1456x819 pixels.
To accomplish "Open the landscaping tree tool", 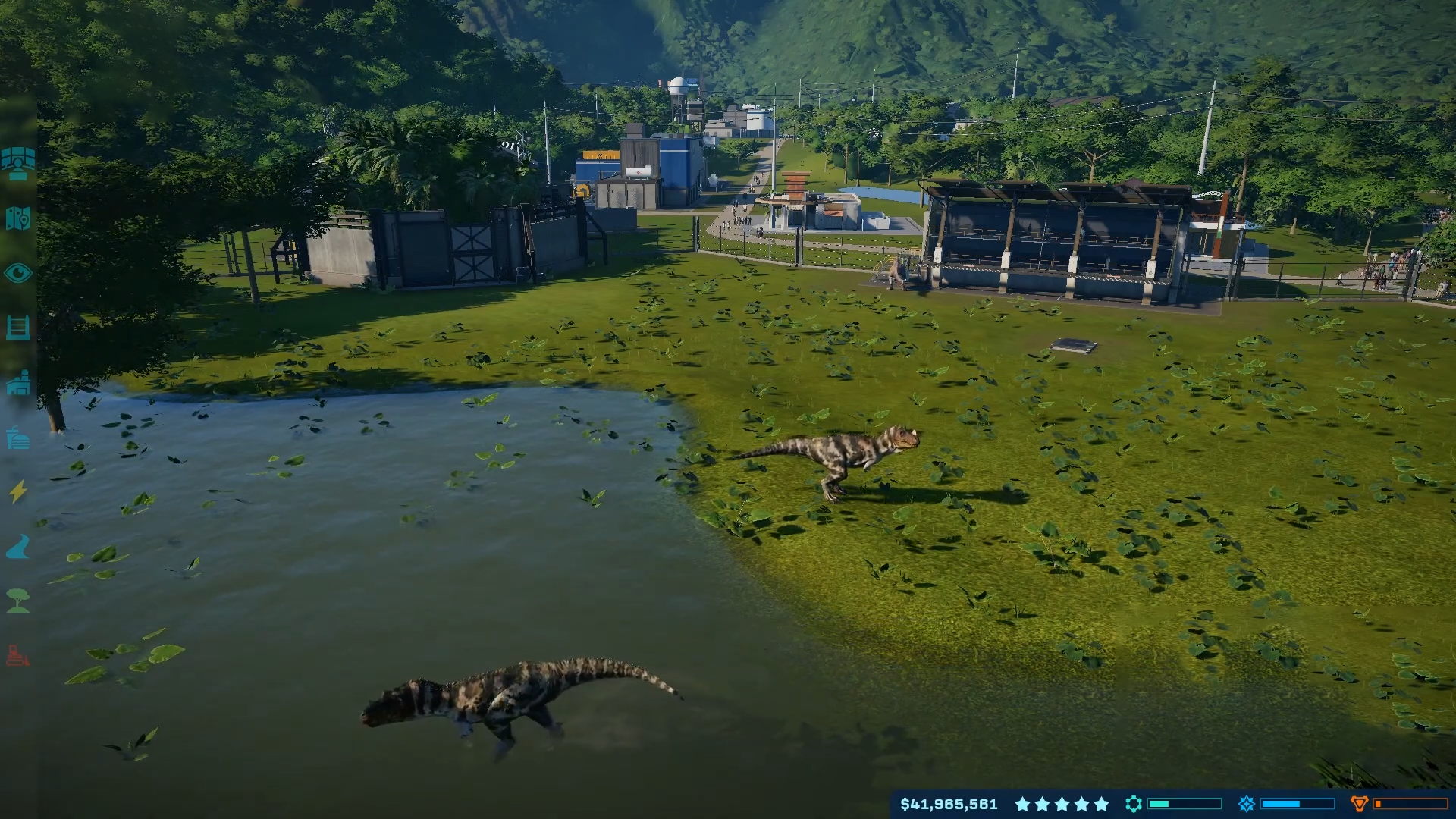I will pyautogui.click(x=18, y=601).
